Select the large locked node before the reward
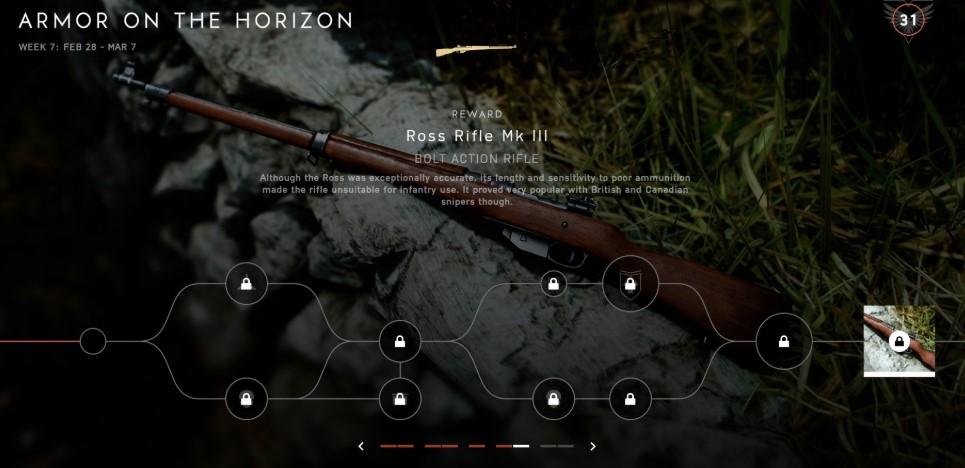Viewport: 965px width, 468px height. [x=783, y=342]
